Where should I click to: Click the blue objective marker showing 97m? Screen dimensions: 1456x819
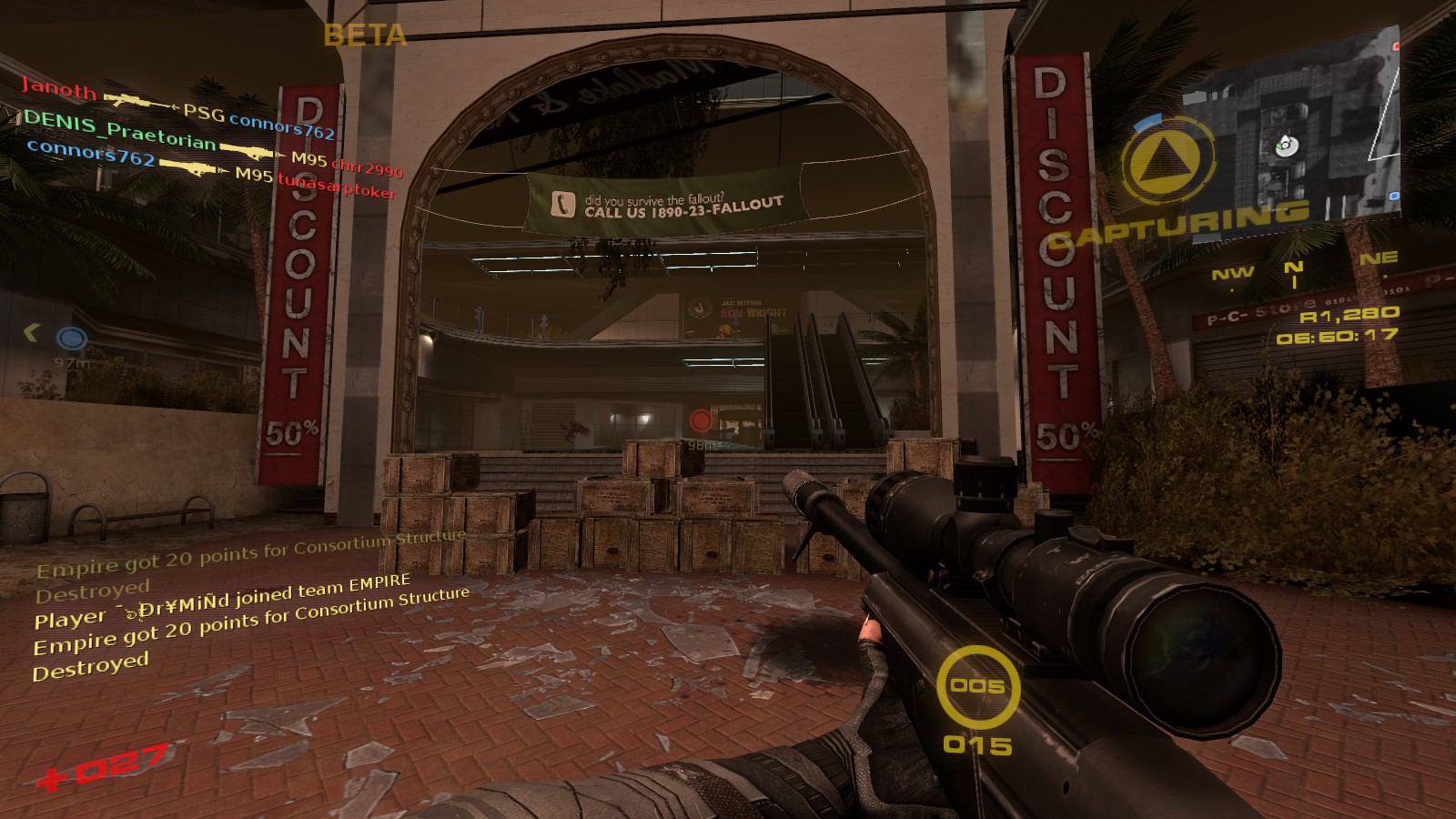(72, 339)
